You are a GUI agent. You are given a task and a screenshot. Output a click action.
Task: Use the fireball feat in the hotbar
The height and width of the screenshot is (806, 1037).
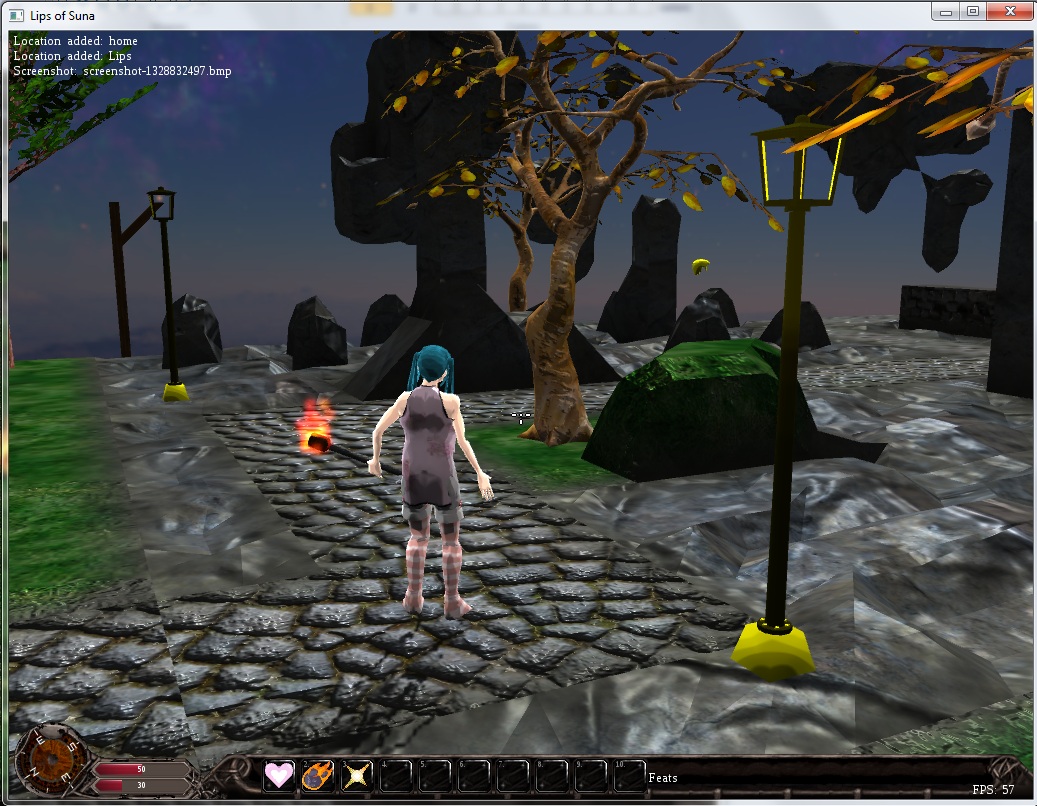[318, 775]
